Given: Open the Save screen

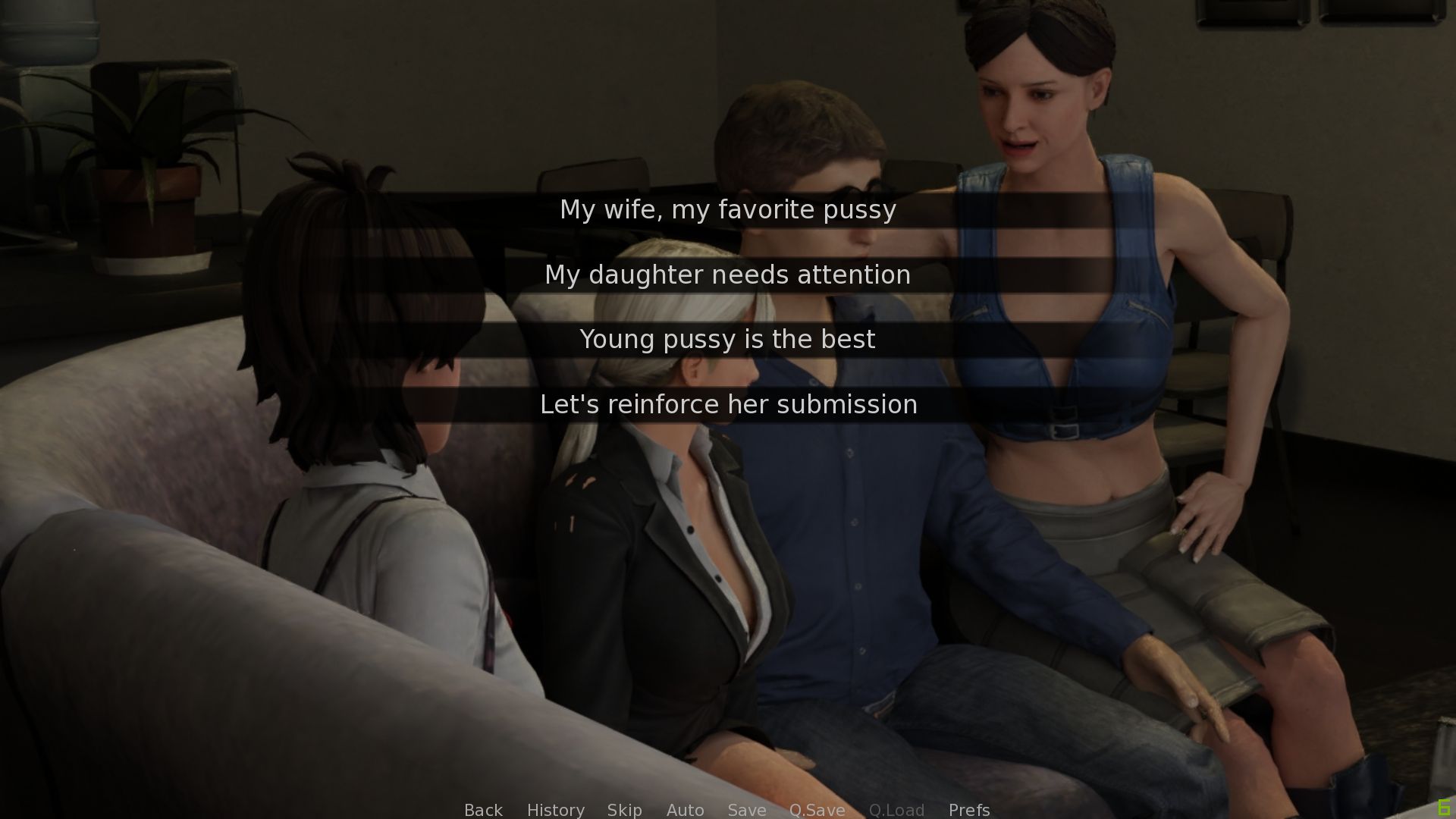Looking at the screenshot, I should tap(746, 810).
